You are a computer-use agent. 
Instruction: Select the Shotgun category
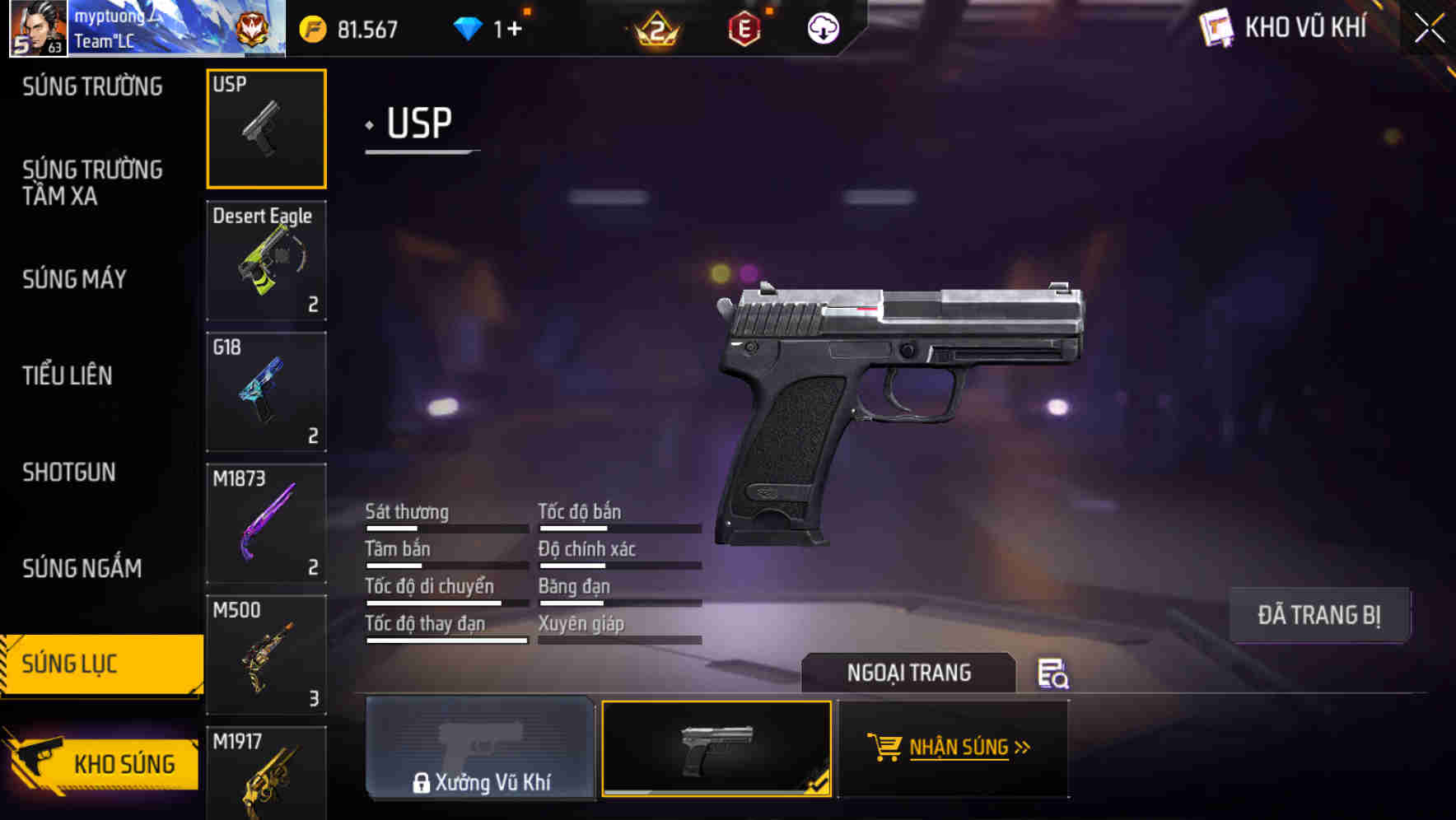coord(69,473)
